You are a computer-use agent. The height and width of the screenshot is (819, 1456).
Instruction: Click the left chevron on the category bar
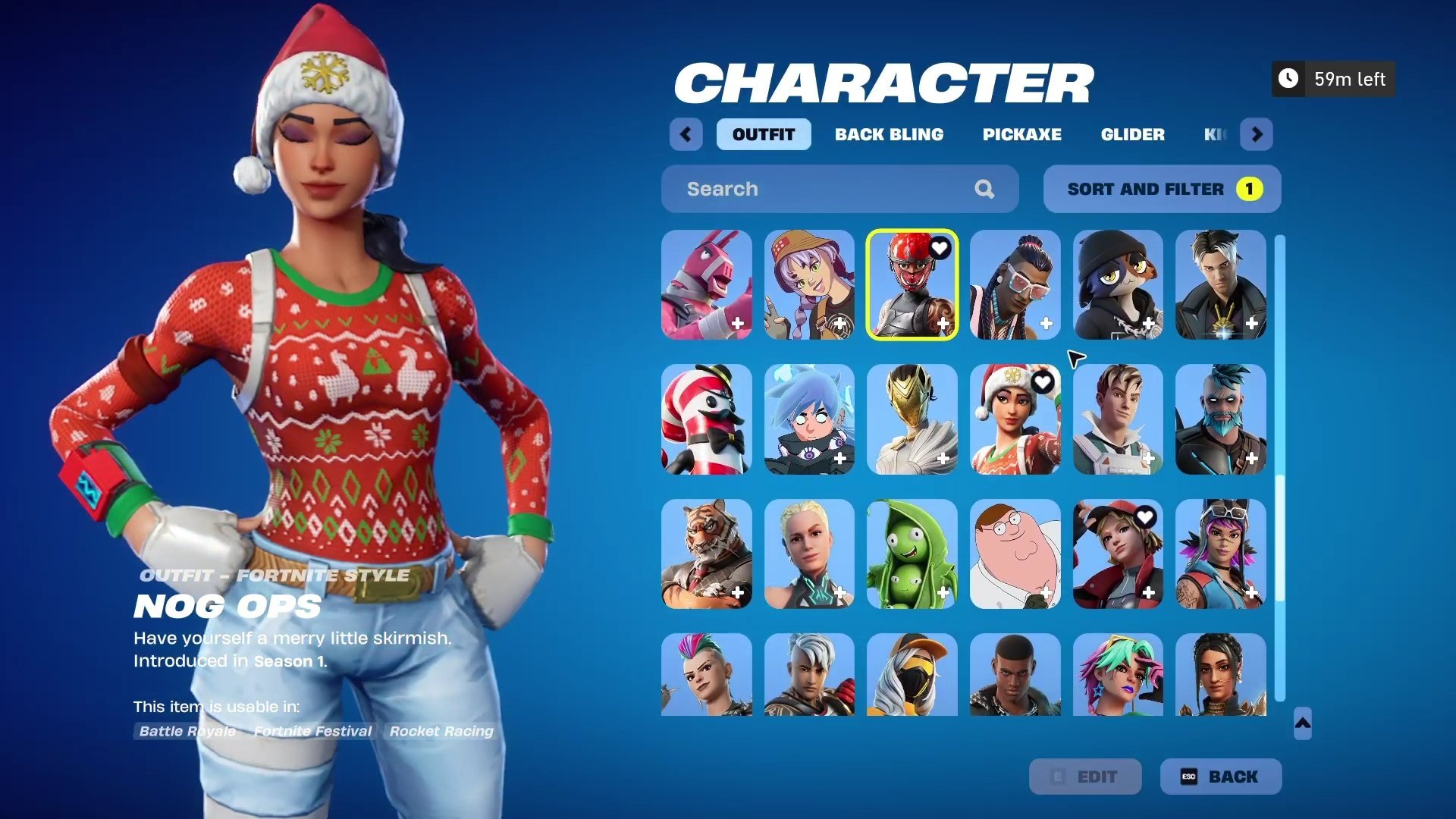click(686, 134)
